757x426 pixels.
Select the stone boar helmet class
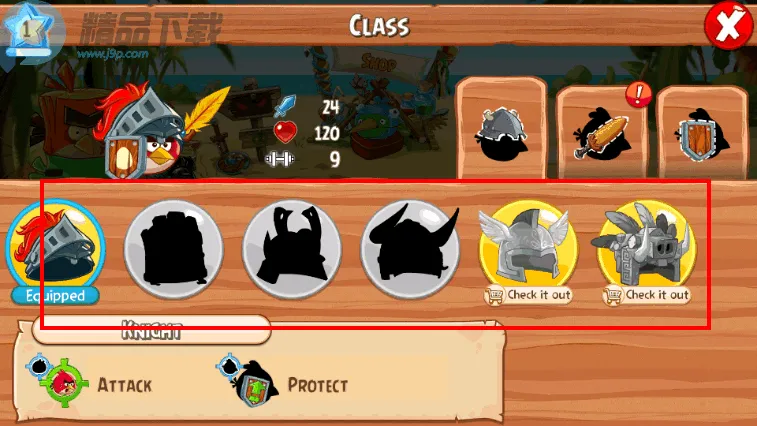point(646,244)
